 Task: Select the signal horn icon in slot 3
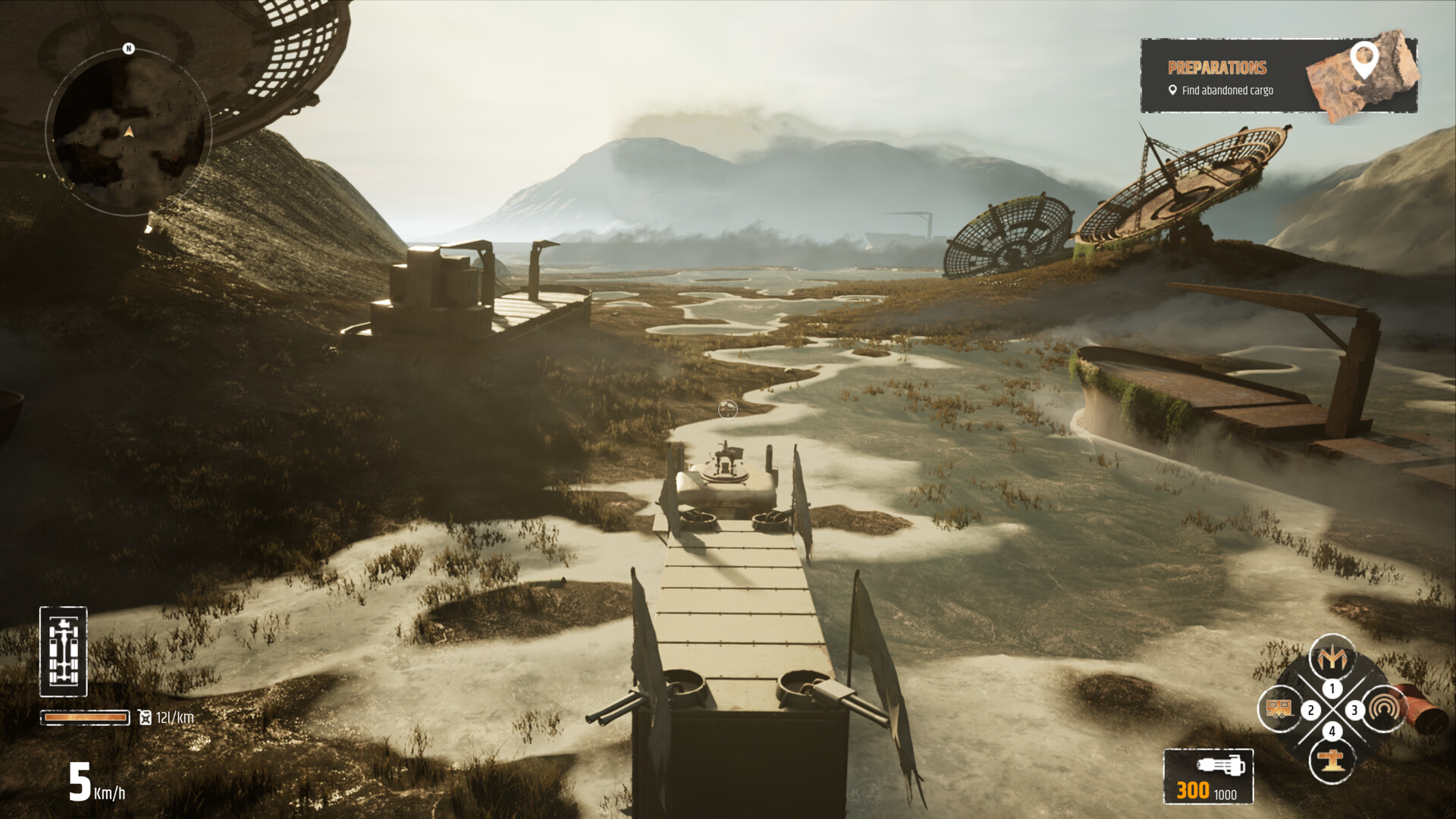point(1385,710)
